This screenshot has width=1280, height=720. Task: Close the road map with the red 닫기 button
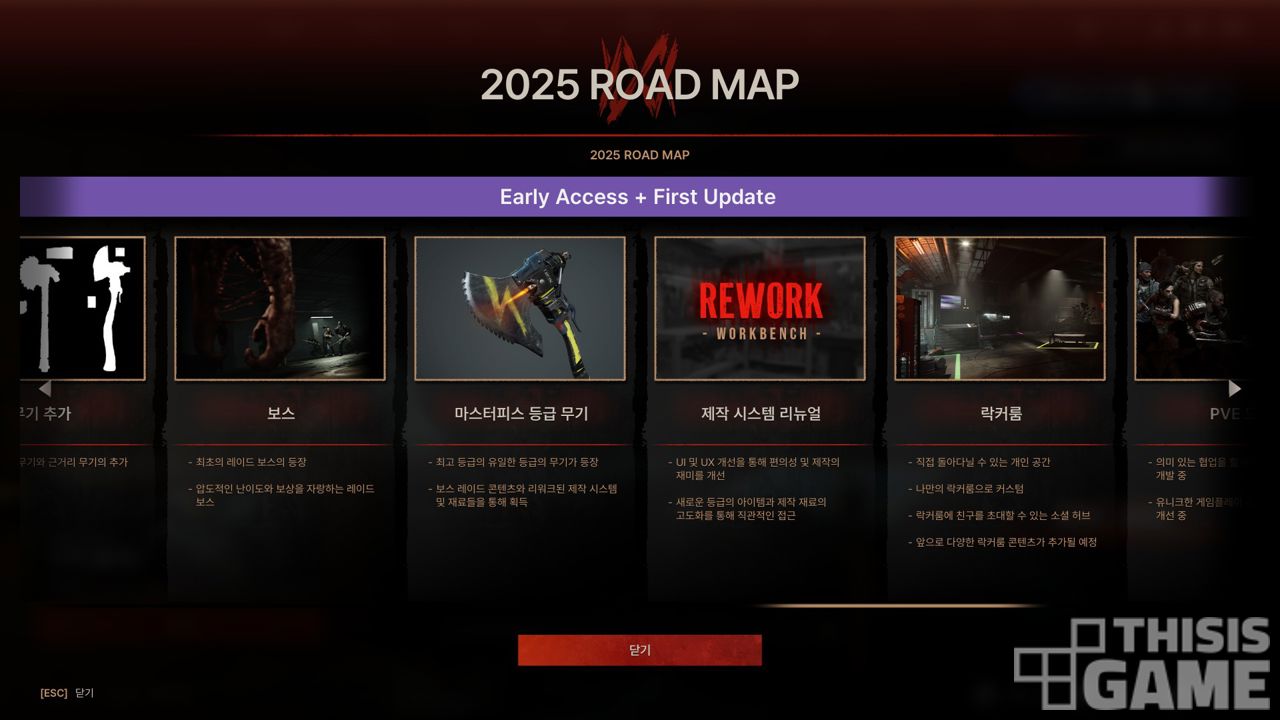pos(640,650)
